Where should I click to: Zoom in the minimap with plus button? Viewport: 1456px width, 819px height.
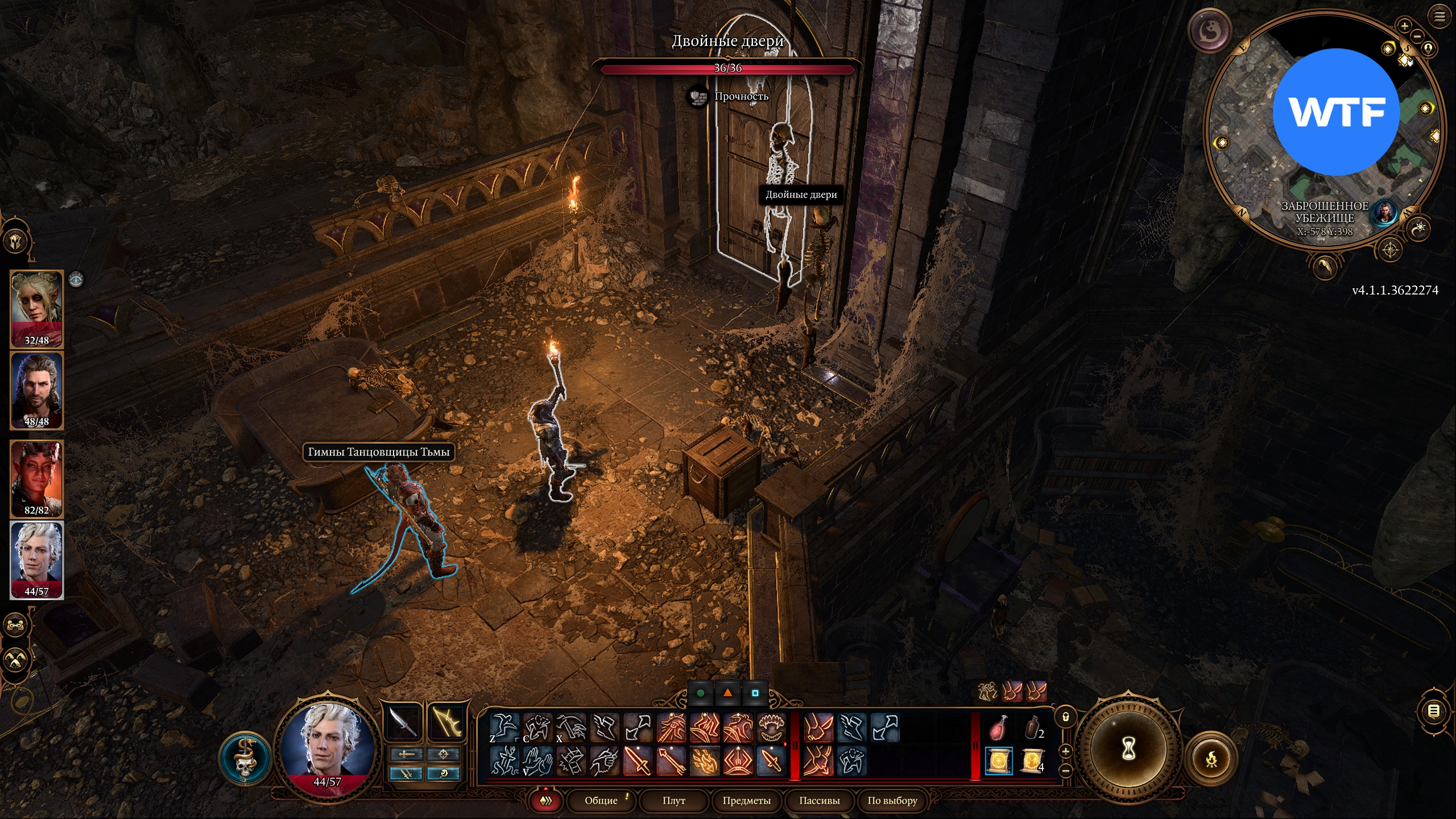tap(1404, 26)
